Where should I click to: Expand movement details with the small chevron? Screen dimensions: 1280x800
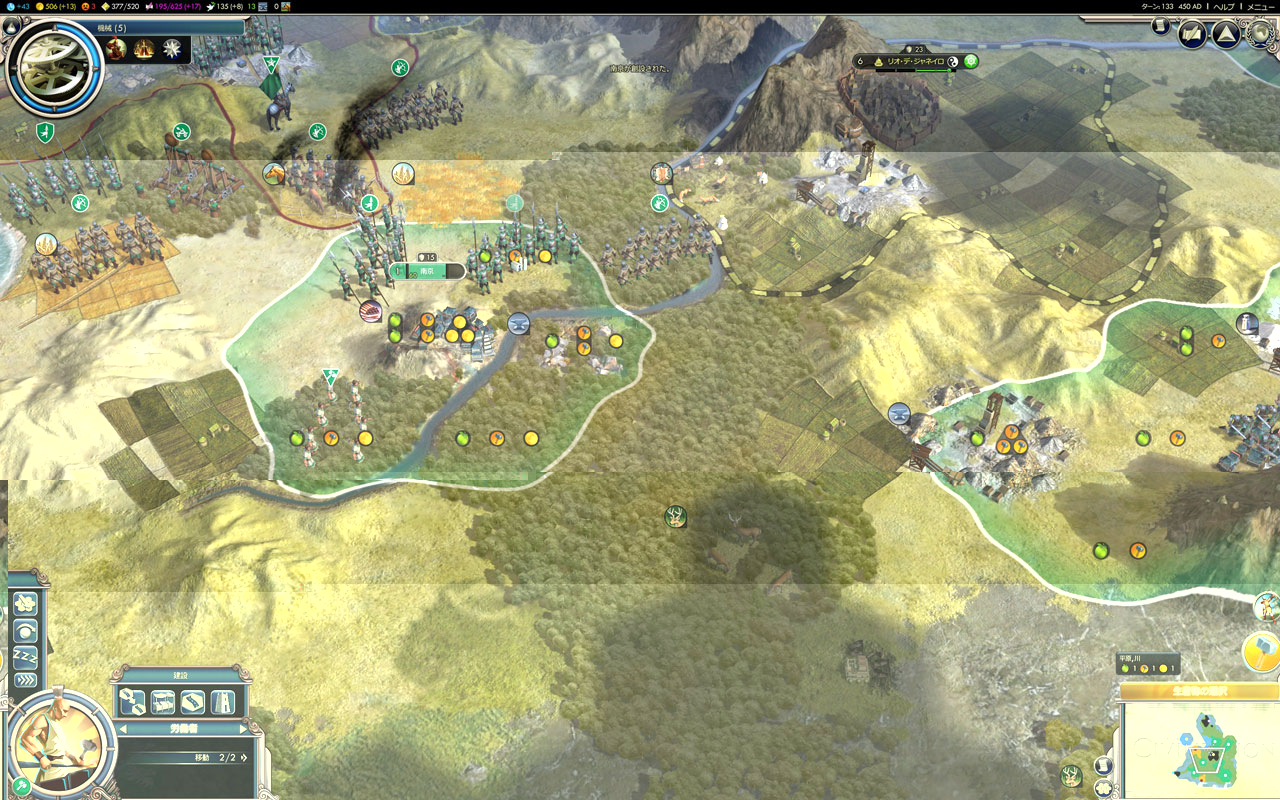point(246,757)
